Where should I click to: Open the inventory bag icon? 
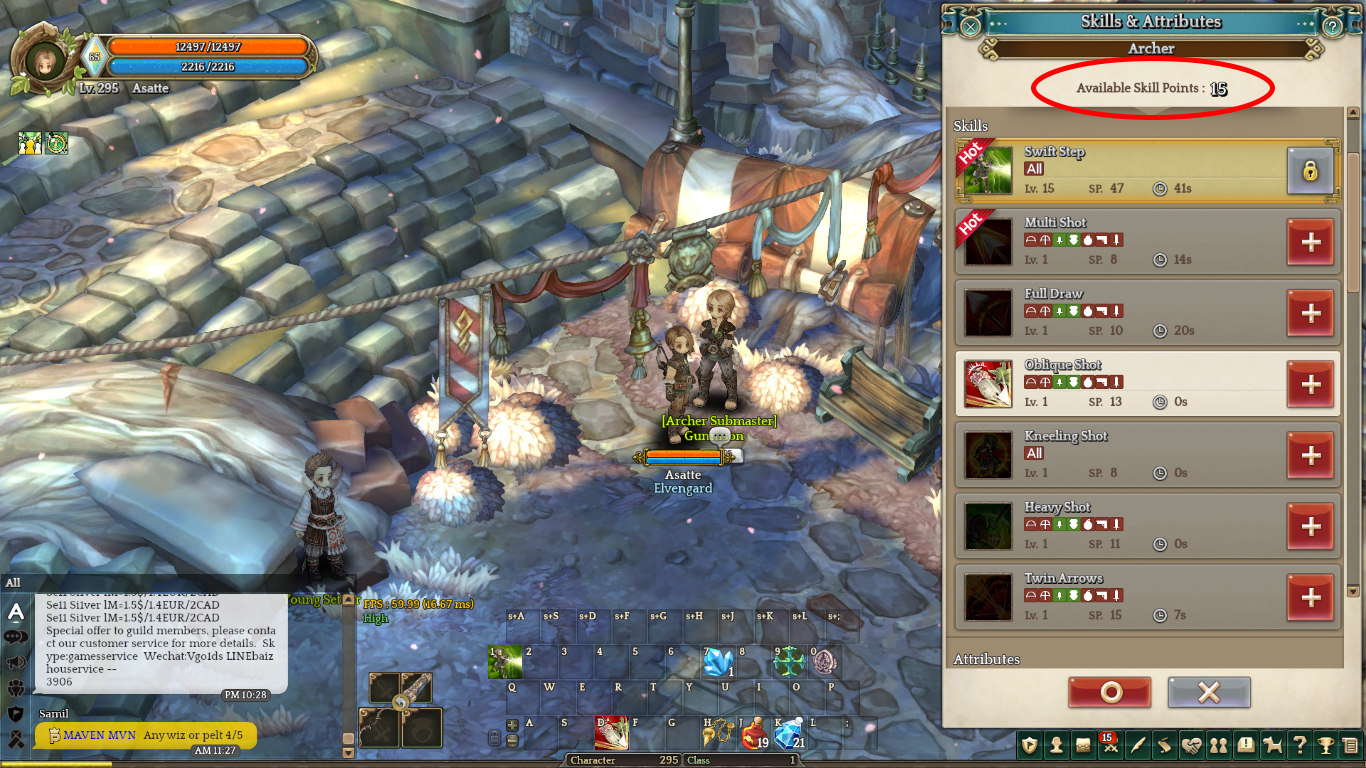pyautogui.click(x=1085, y=745)
